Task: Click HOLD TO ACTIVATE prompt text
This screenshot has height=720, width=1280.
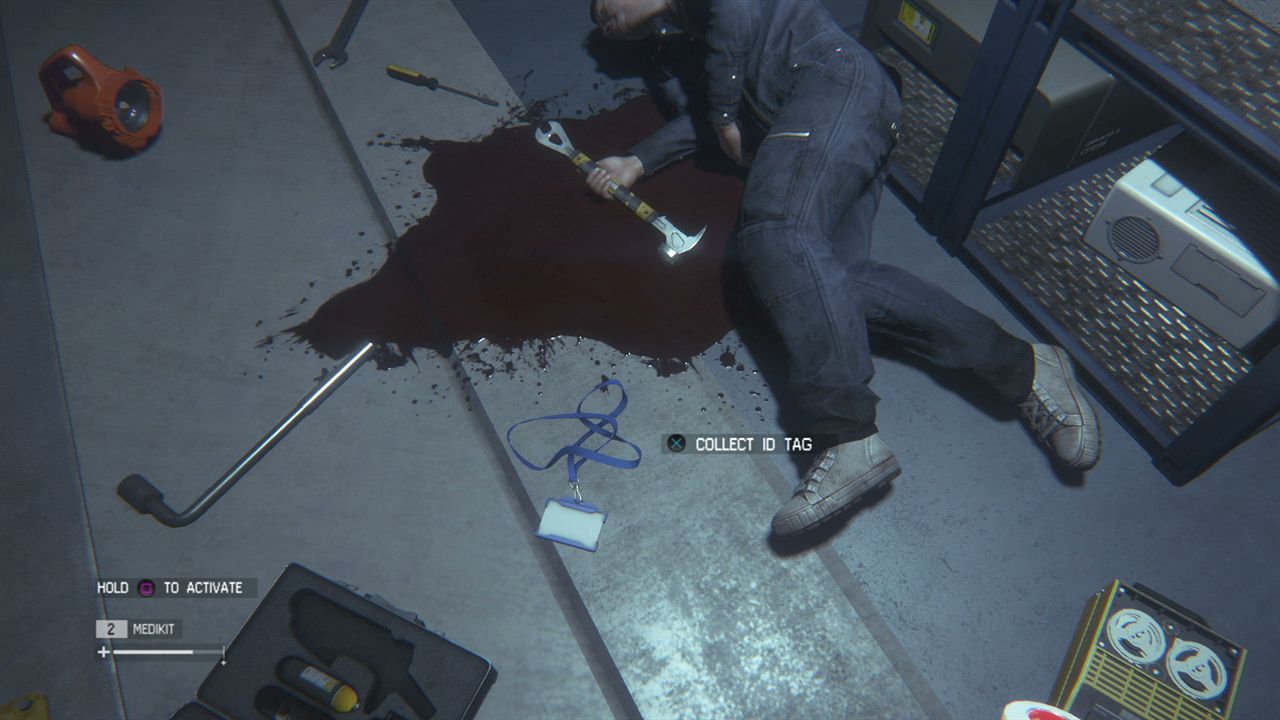Action: coord(170,588)
